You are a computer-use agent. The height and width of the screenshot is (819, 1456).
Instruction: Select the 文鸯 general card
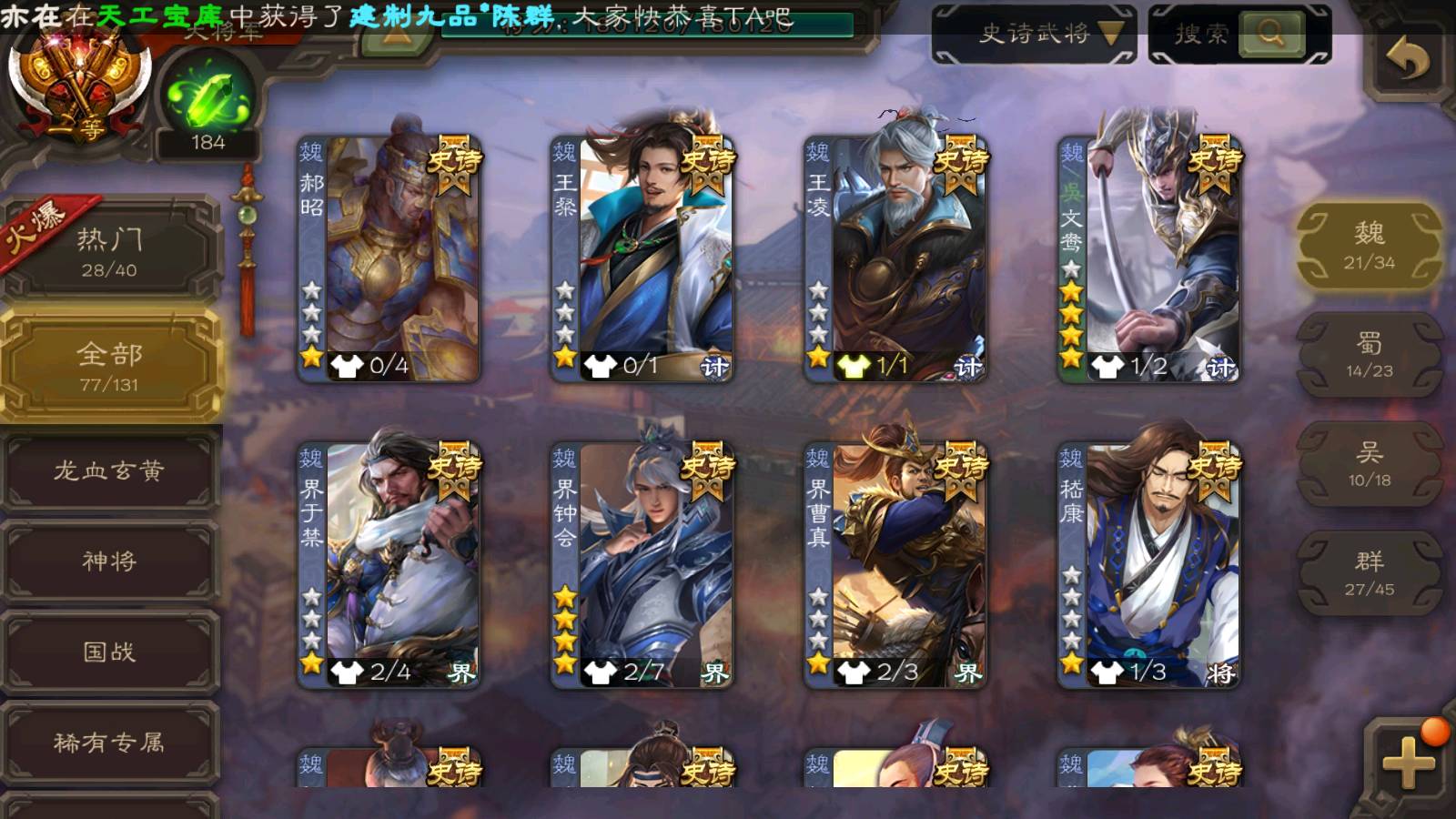coord(1149,259)
